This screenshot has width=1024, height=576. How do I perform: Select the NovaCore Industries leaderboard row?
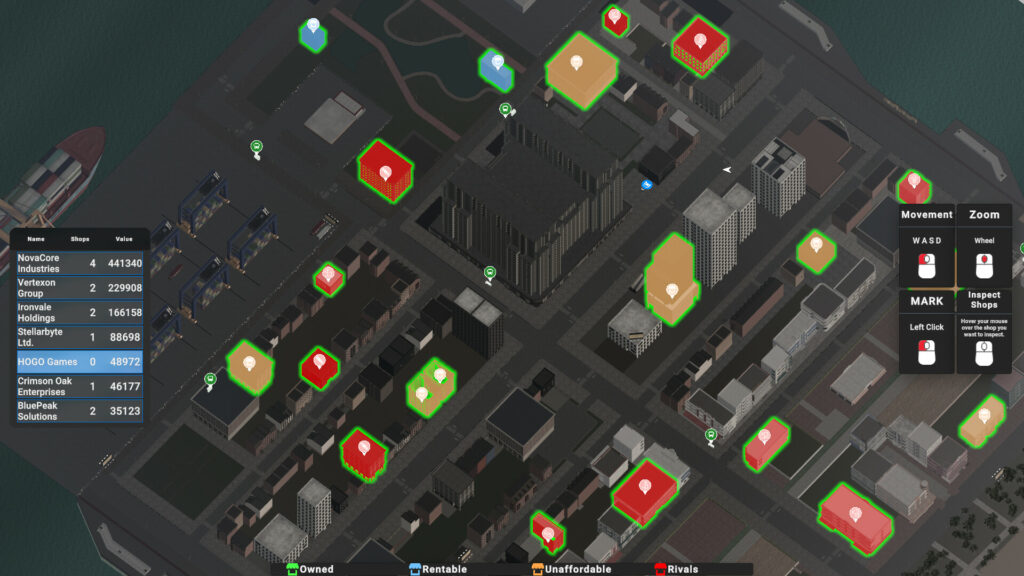tap(80, 263)
